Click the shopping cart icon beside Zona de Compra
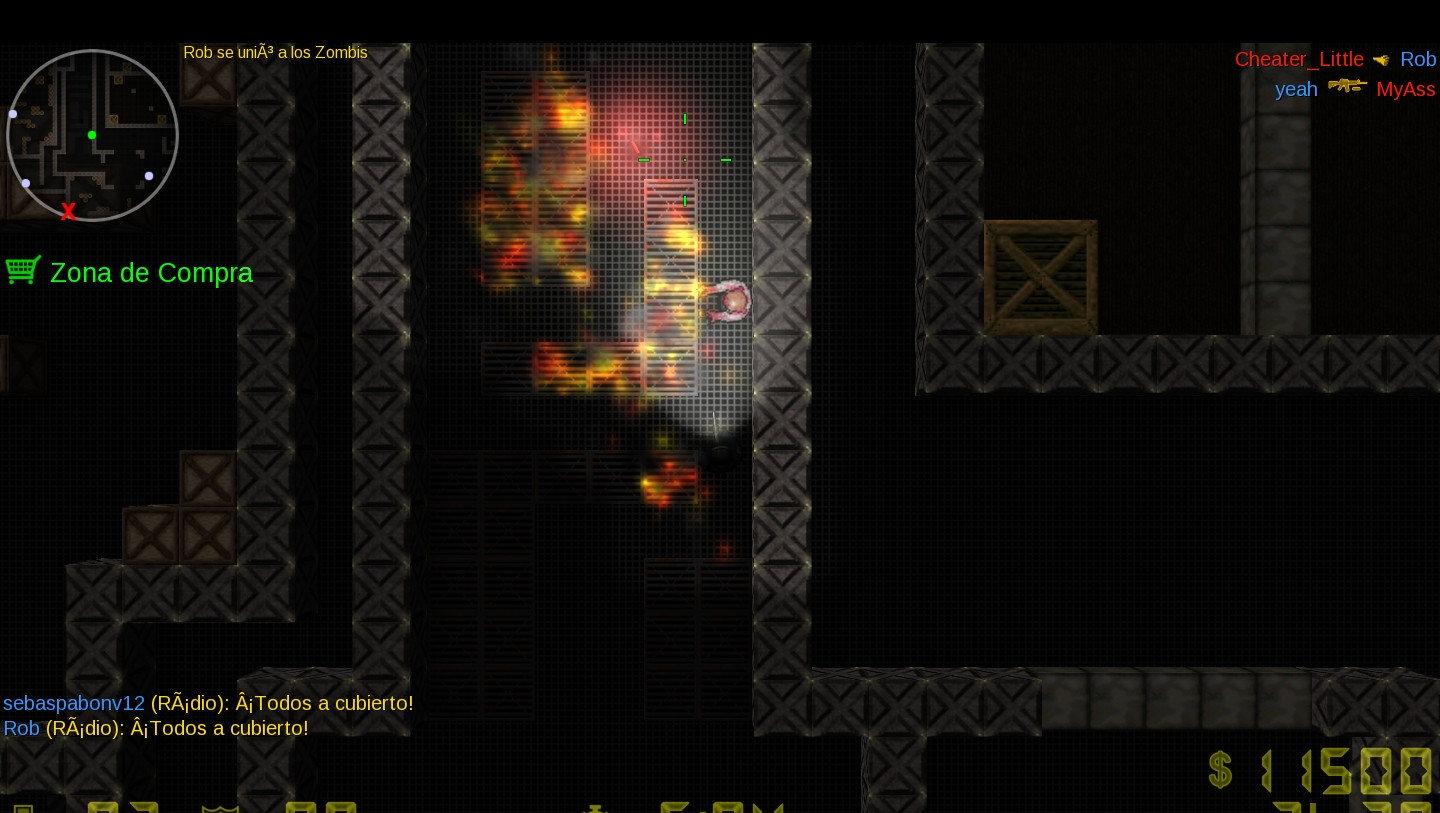This screenshot has width=1440, height=813. pos(23,269)
